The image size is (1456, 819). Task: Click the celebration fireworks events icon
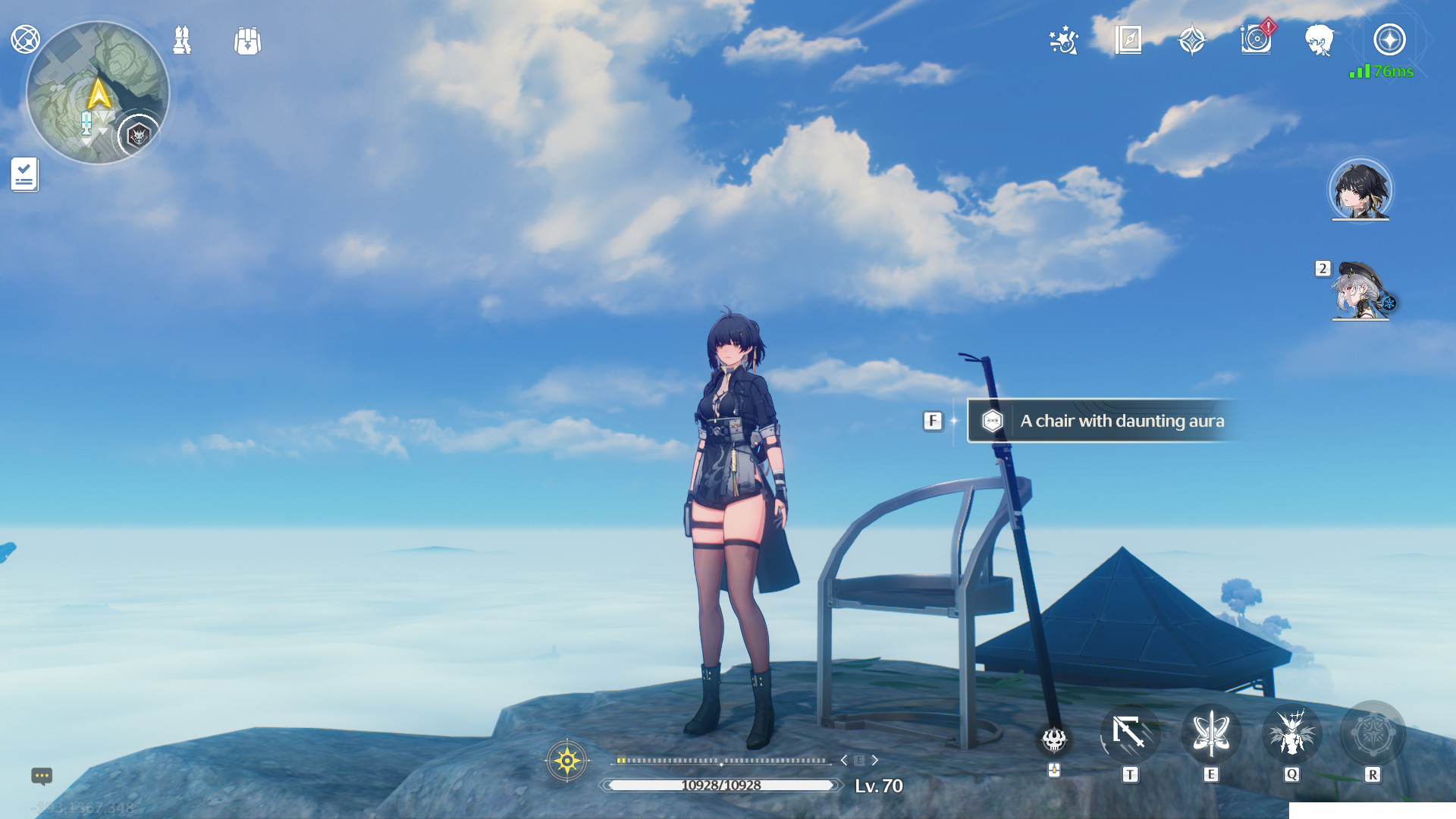(1065, 40)
